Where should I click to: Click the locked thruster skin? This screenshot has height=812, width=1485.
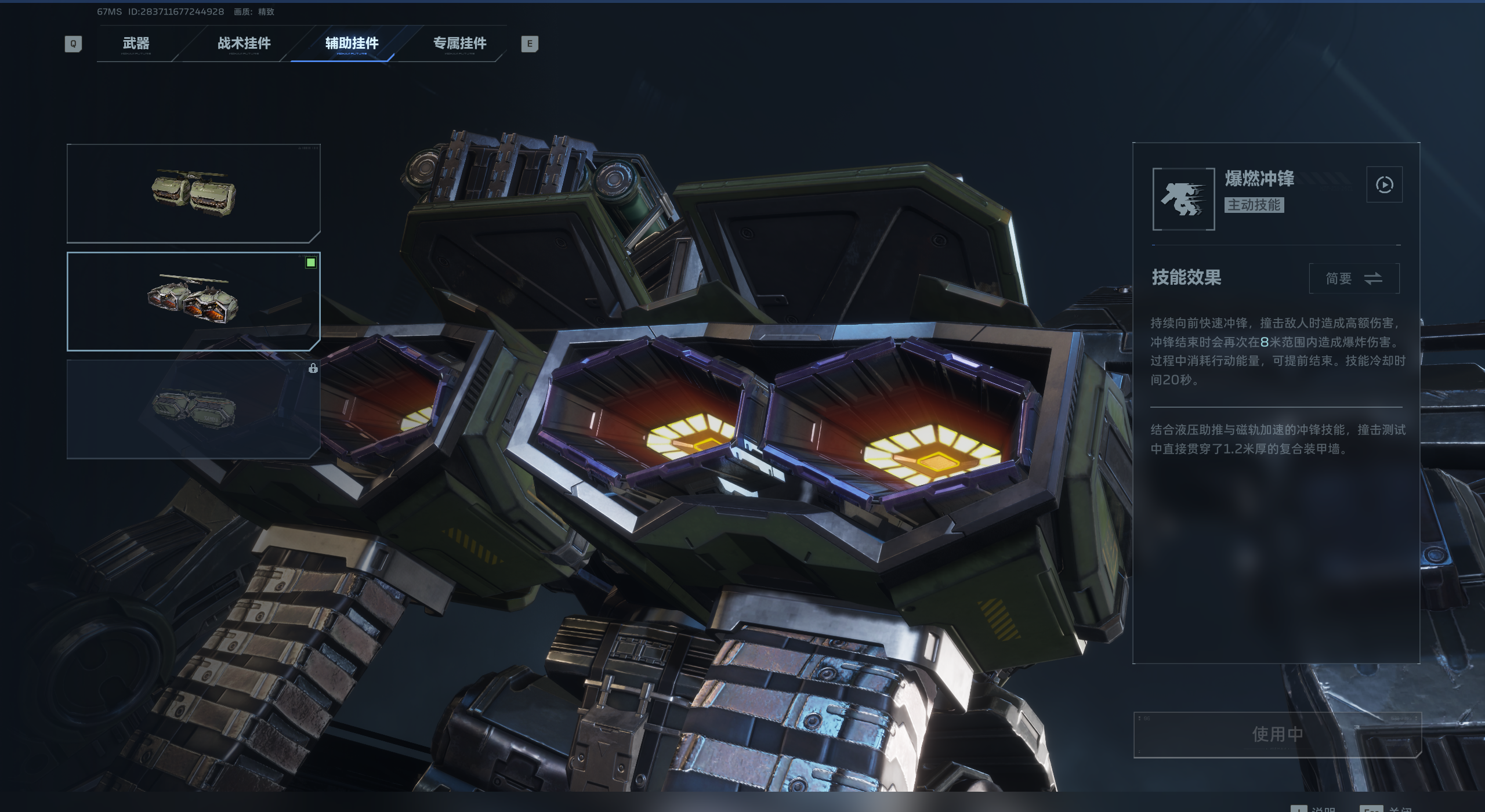pos(194,409)
